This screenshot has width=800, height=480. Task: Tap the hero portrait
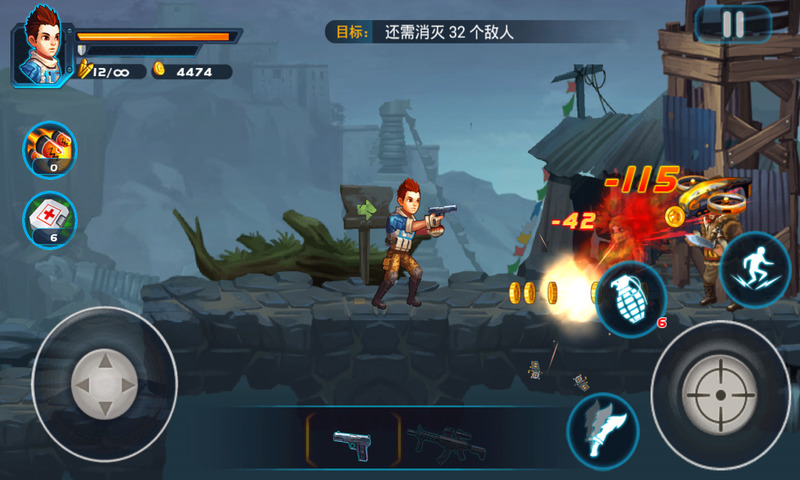[x=39, y=46]
